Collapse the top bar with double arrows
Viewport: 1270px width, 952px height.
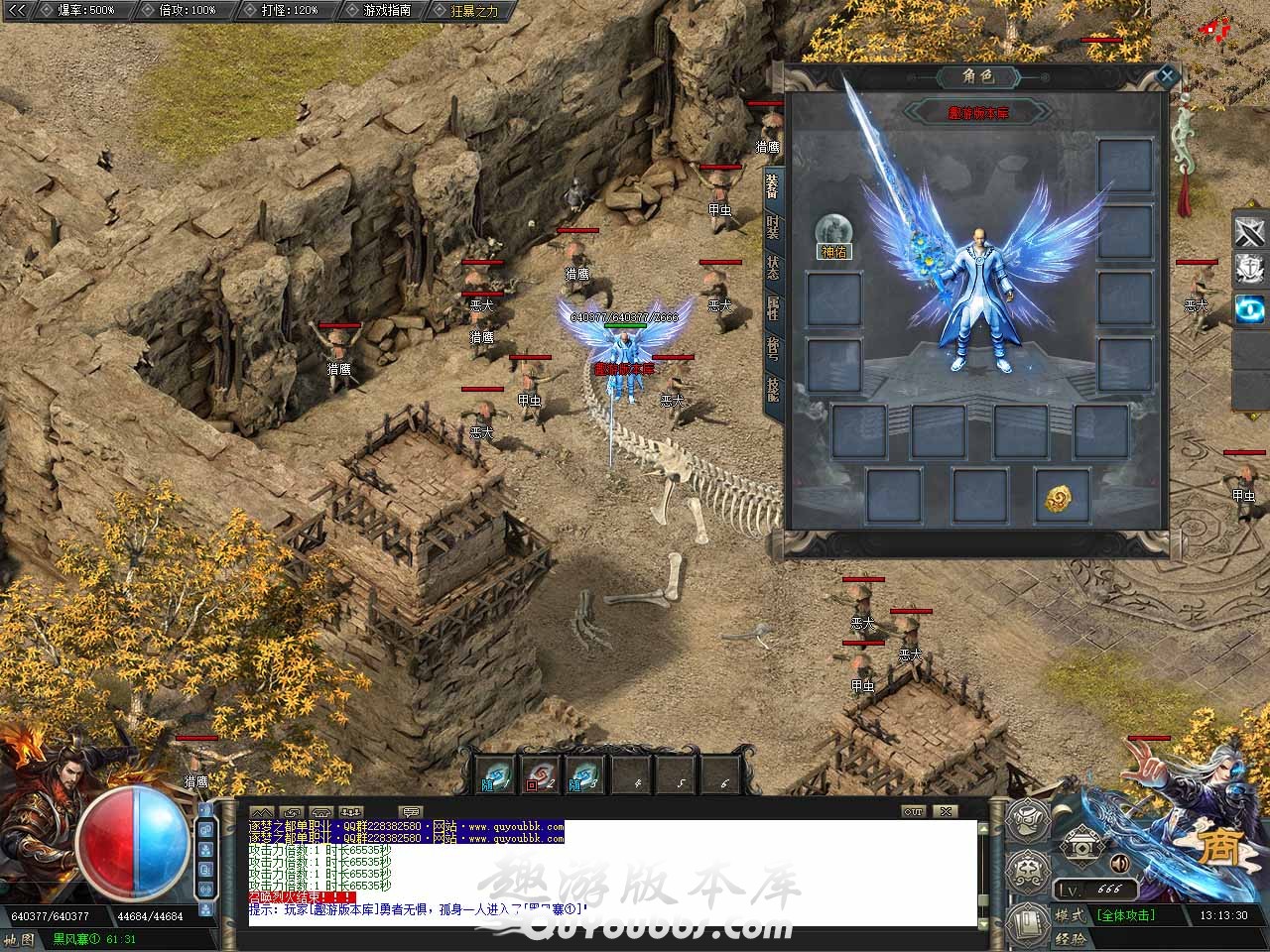click(17, 10)
